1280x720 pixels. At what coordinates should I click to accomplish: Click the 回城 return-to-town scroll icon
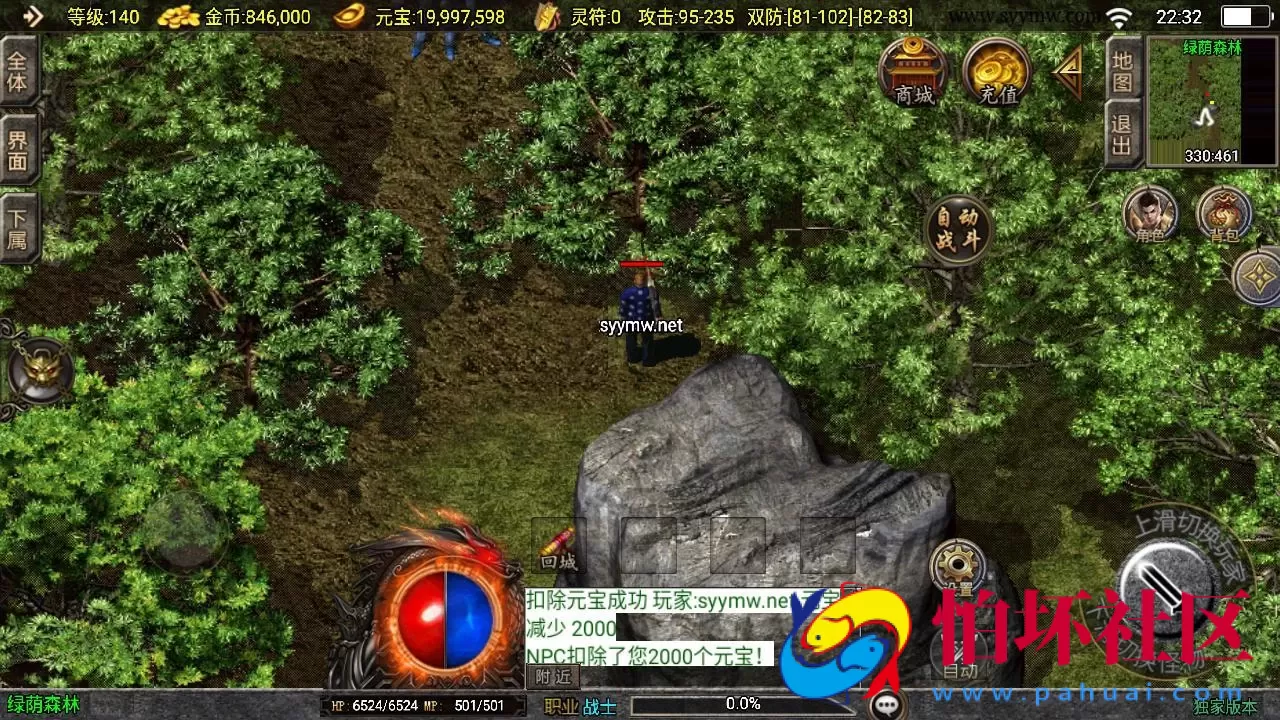(556, 545)
